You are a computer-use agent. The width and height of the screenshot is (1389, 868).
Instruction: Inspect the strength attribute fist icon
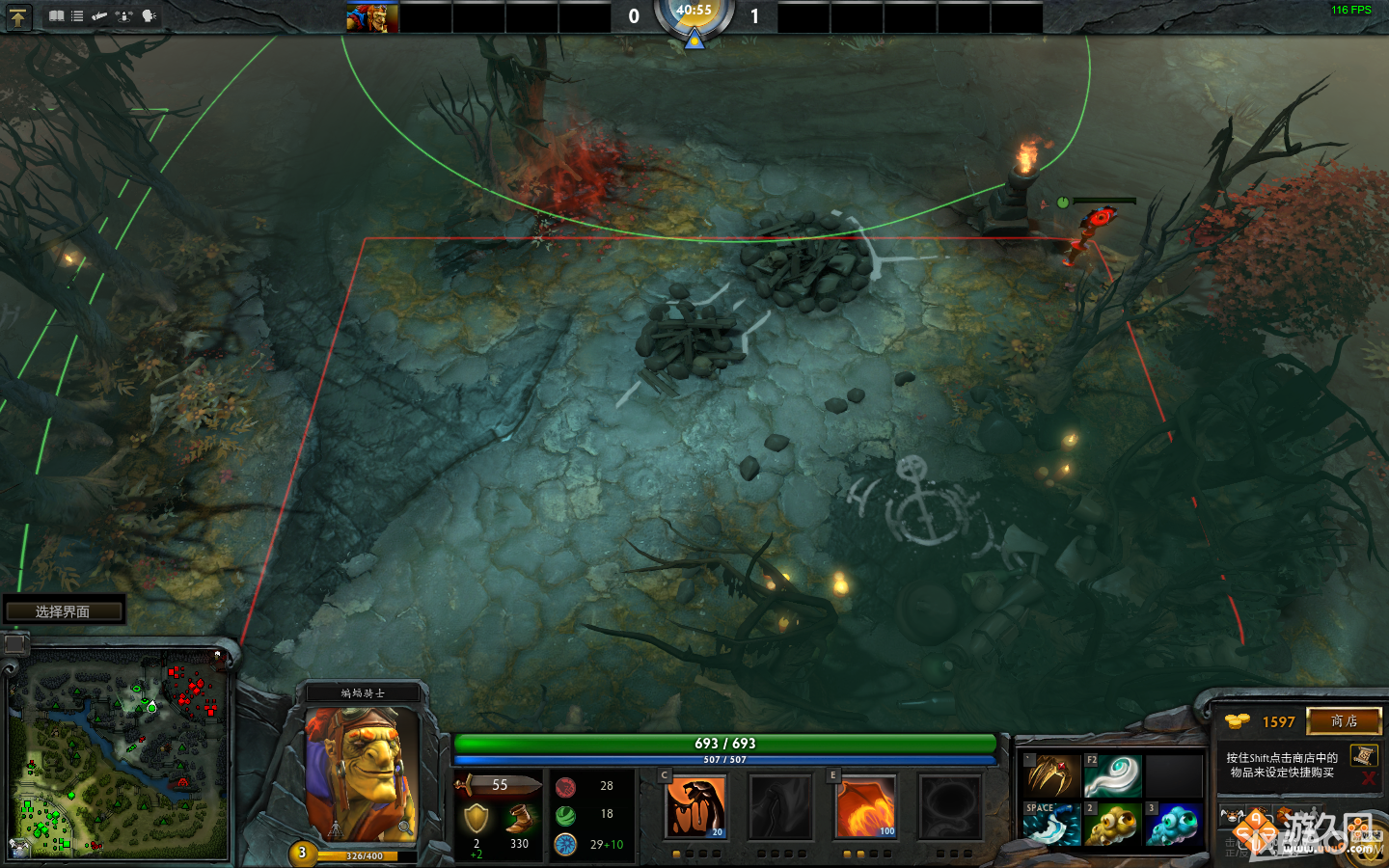pyautogui.click(x=565, y=787)
